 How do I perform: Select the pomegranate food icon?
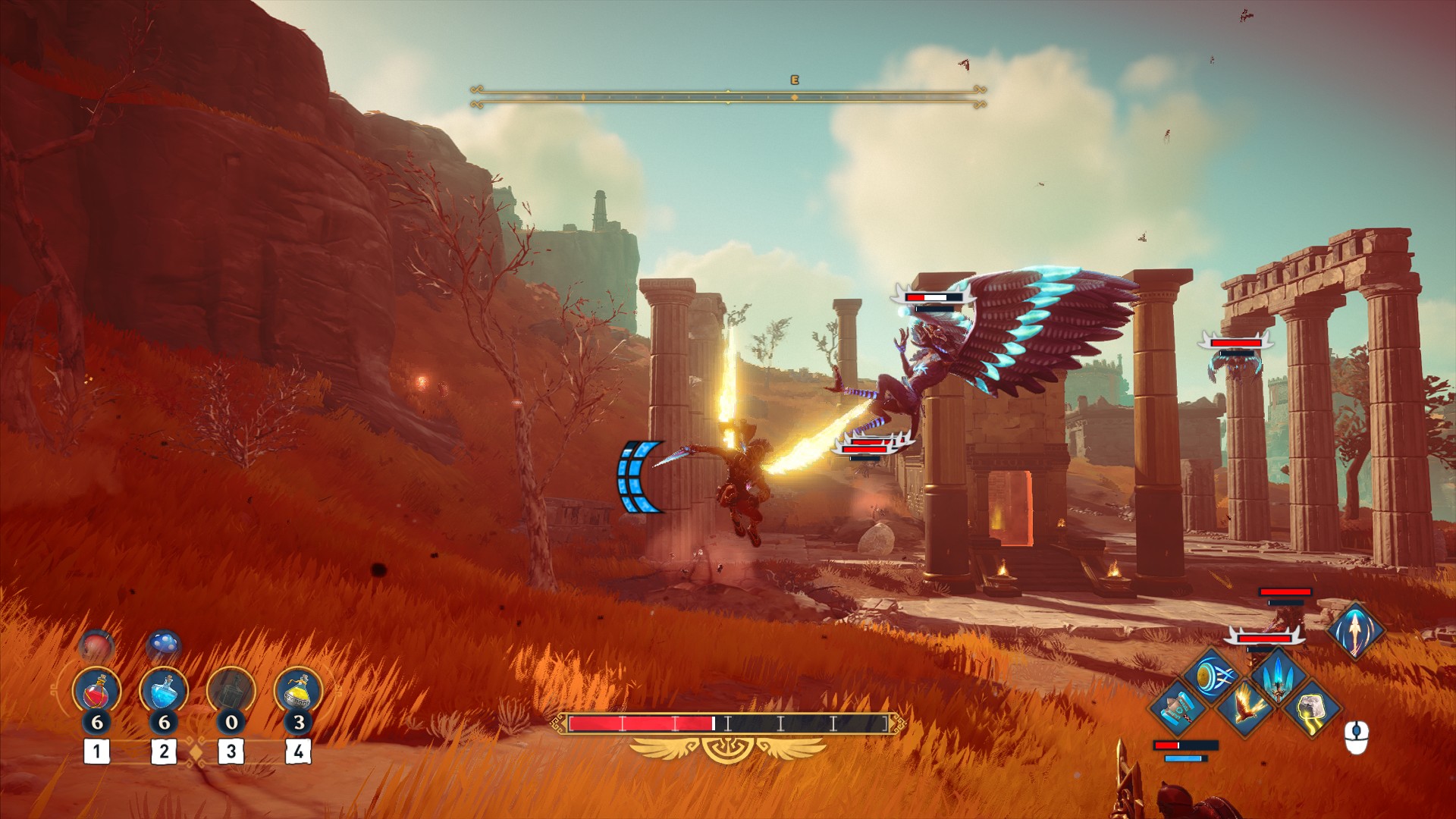(96, 647)
